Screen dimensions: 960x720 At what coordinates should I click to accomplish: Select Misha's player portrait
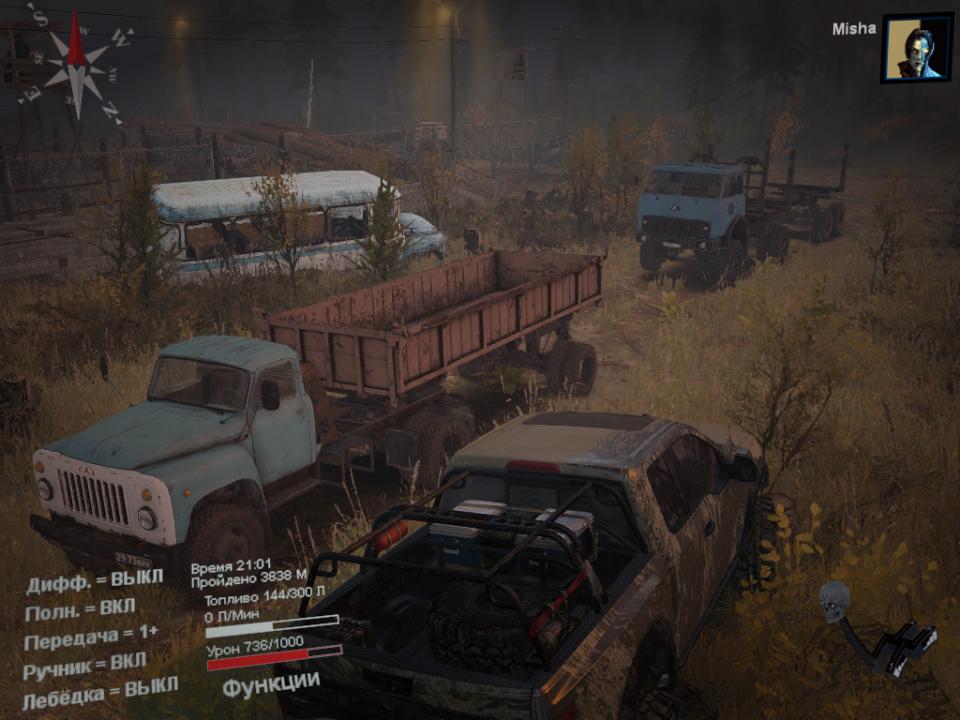(915, 47)
